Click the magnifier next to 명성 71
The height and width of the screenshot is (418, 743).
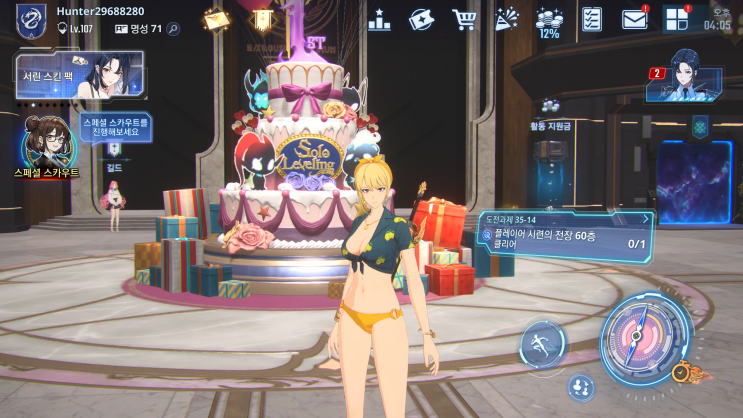(173, 29)
